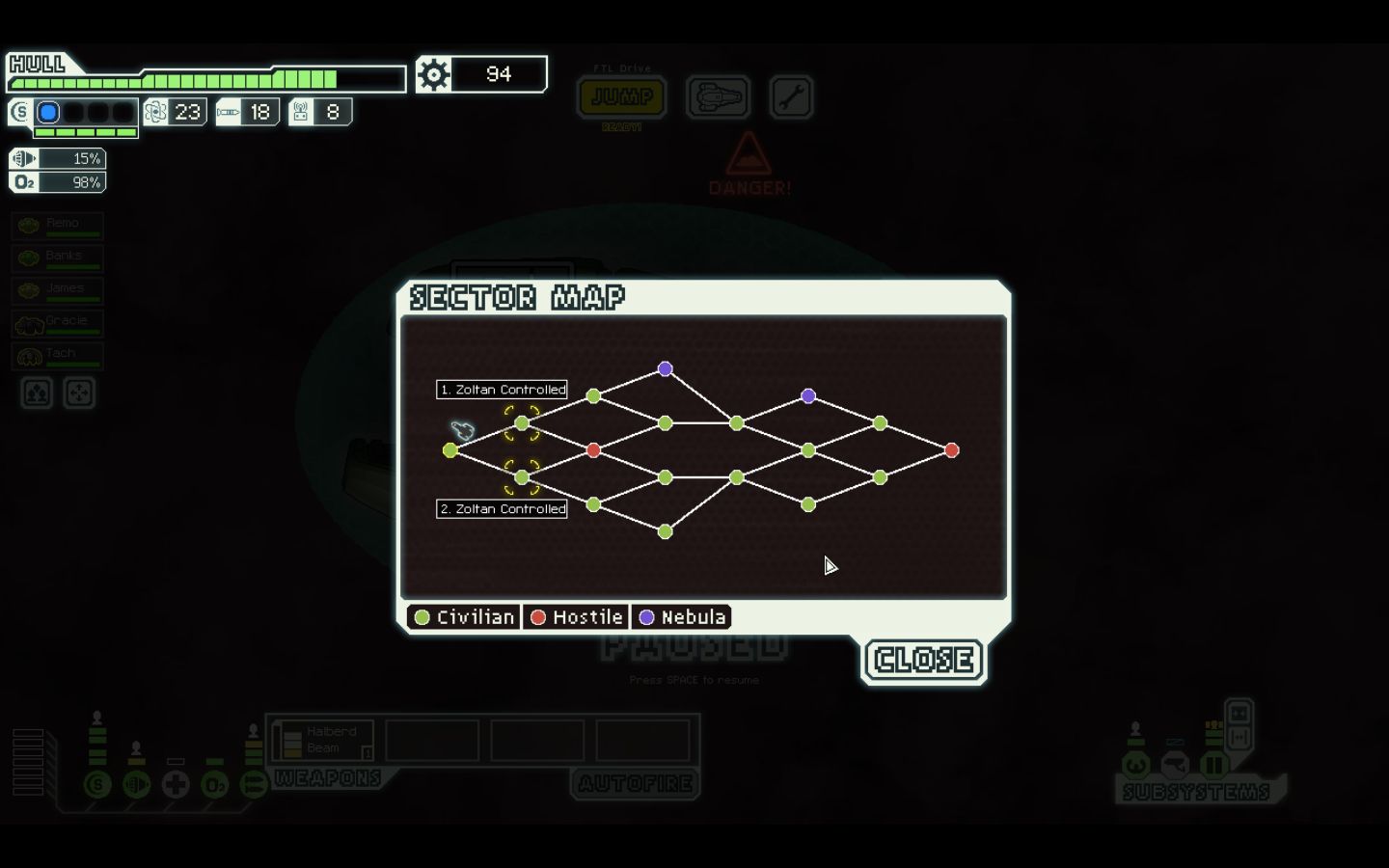
Task: Select crew member Remo
Action: [x=56, y=225]
